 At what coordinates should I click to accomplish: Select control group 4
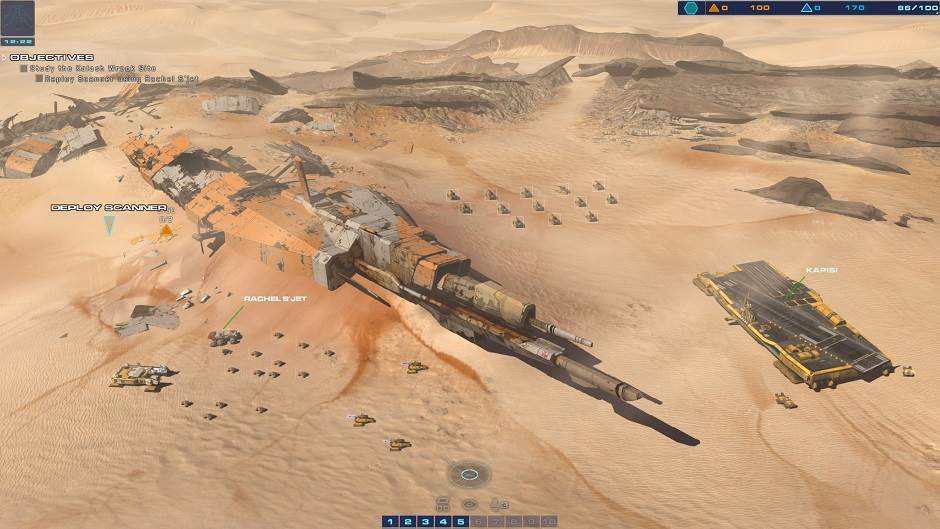(x=443, y=521)
